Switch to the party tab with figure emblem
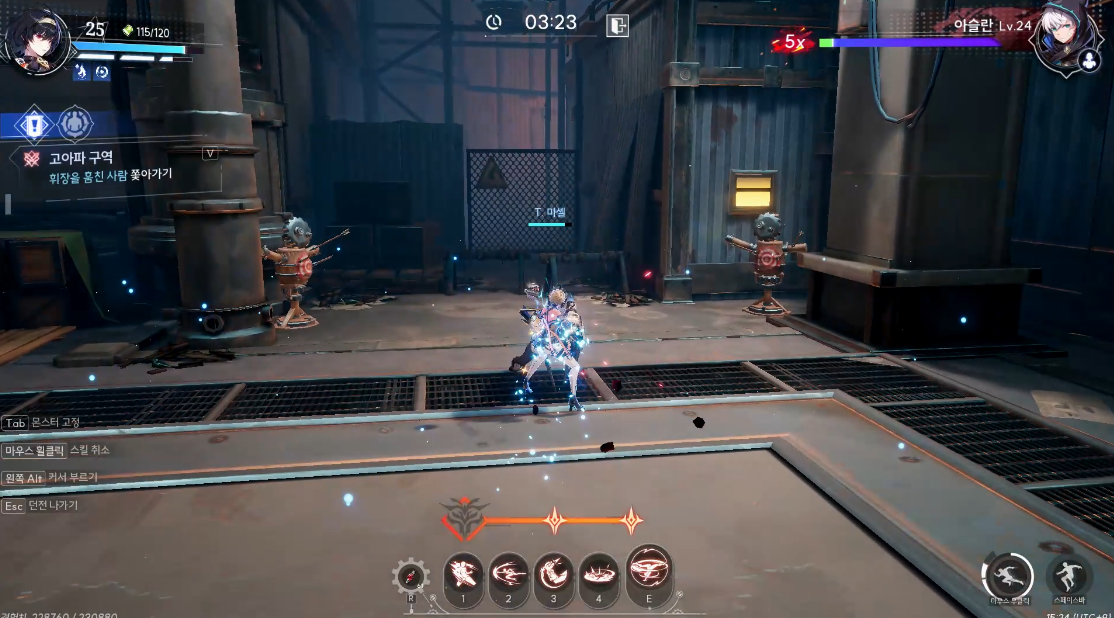 [x=75, y=125]
